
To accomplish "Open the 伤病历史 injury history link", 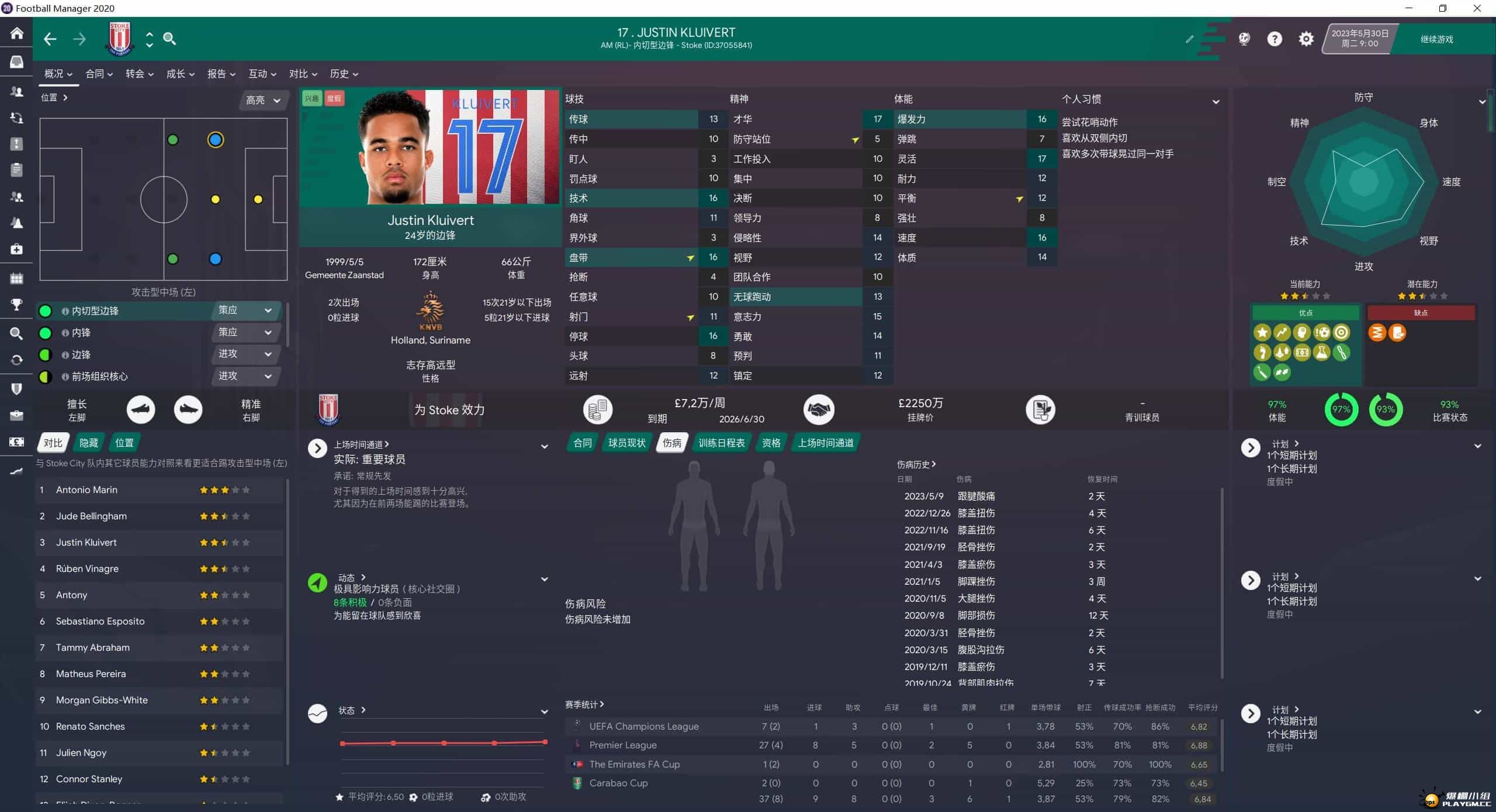I will coord(916,464).
